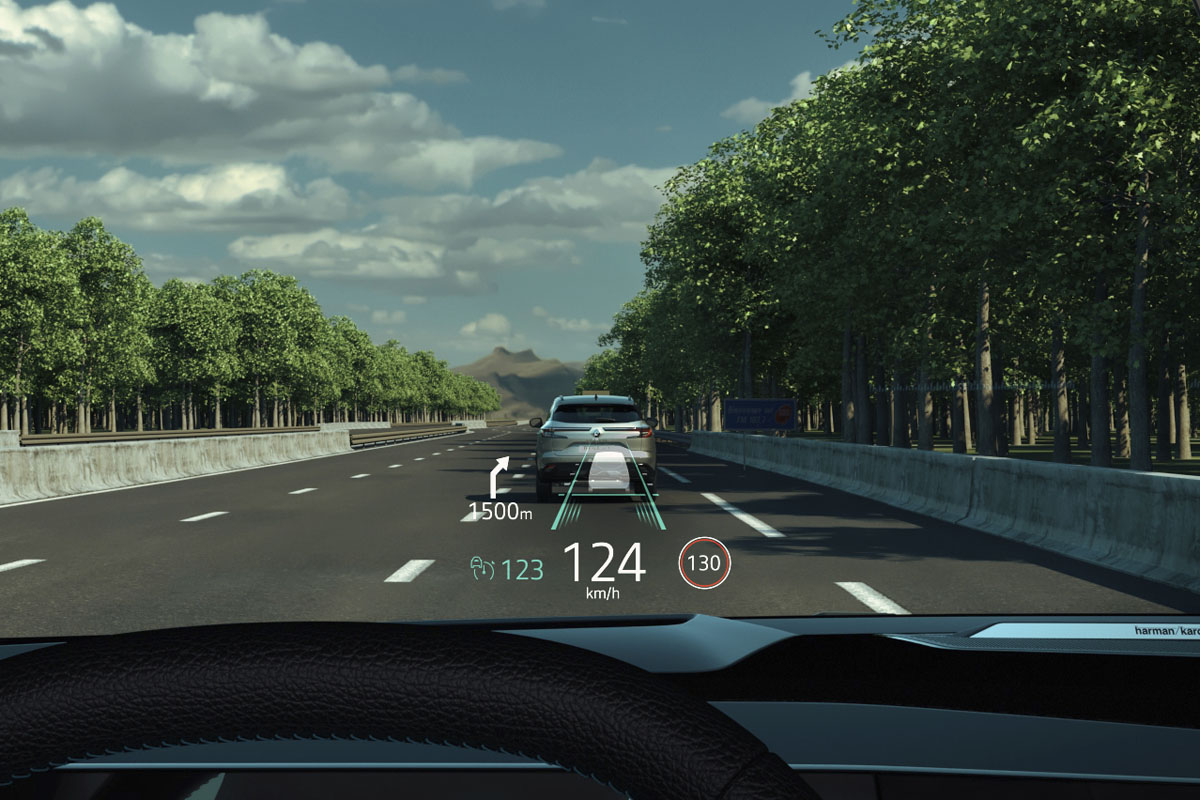Click the right-turn navigation arrow
This screenshot has height=800, width=1200.
pyautogui.click(x=498, y=478)
